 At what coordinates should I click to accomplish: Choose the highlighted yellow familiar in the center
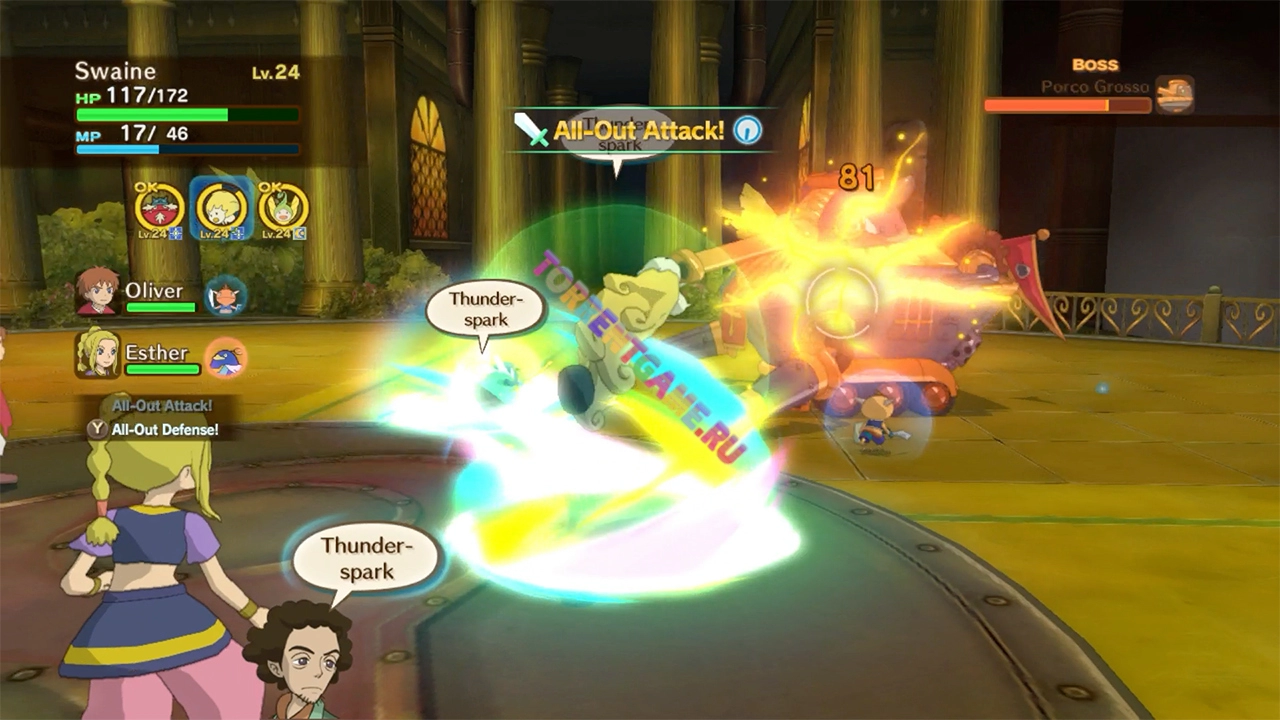(x=222, y=208)
